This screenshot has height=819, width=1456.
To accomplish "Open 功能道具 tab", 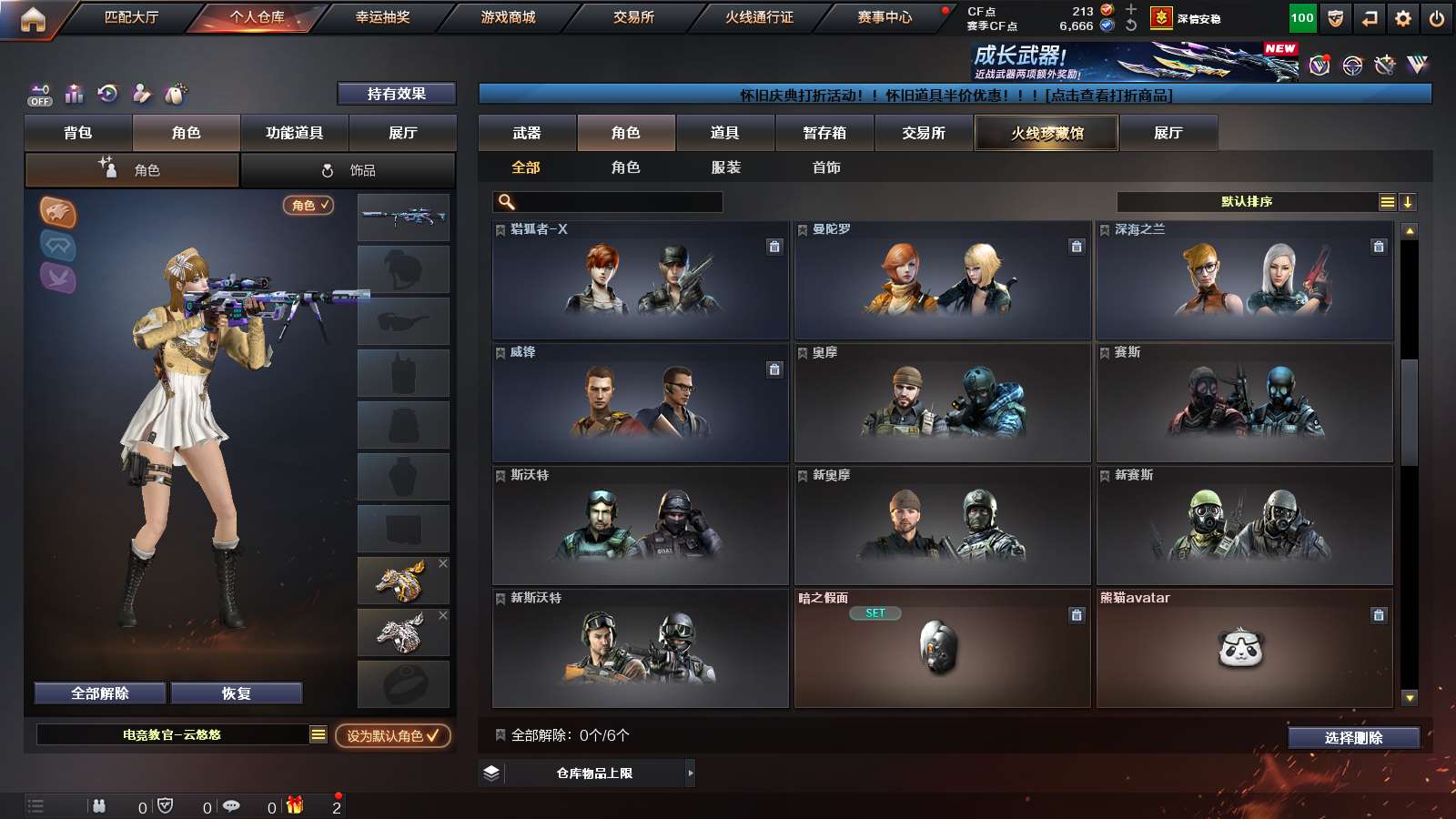I will coord(294,133).
